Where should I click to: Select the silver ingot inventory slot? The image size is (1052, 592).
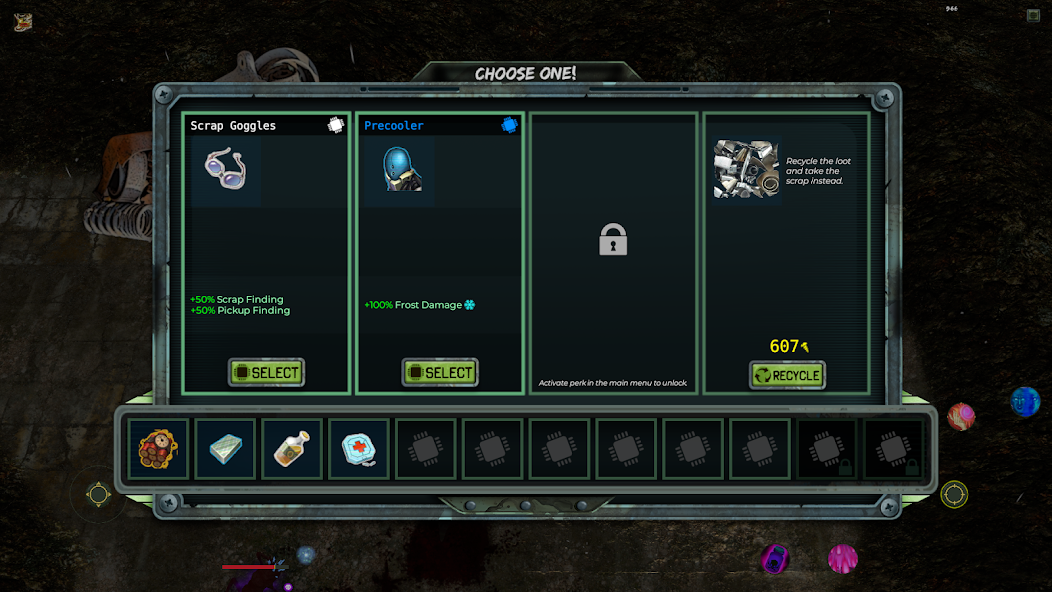click(225, 448)
